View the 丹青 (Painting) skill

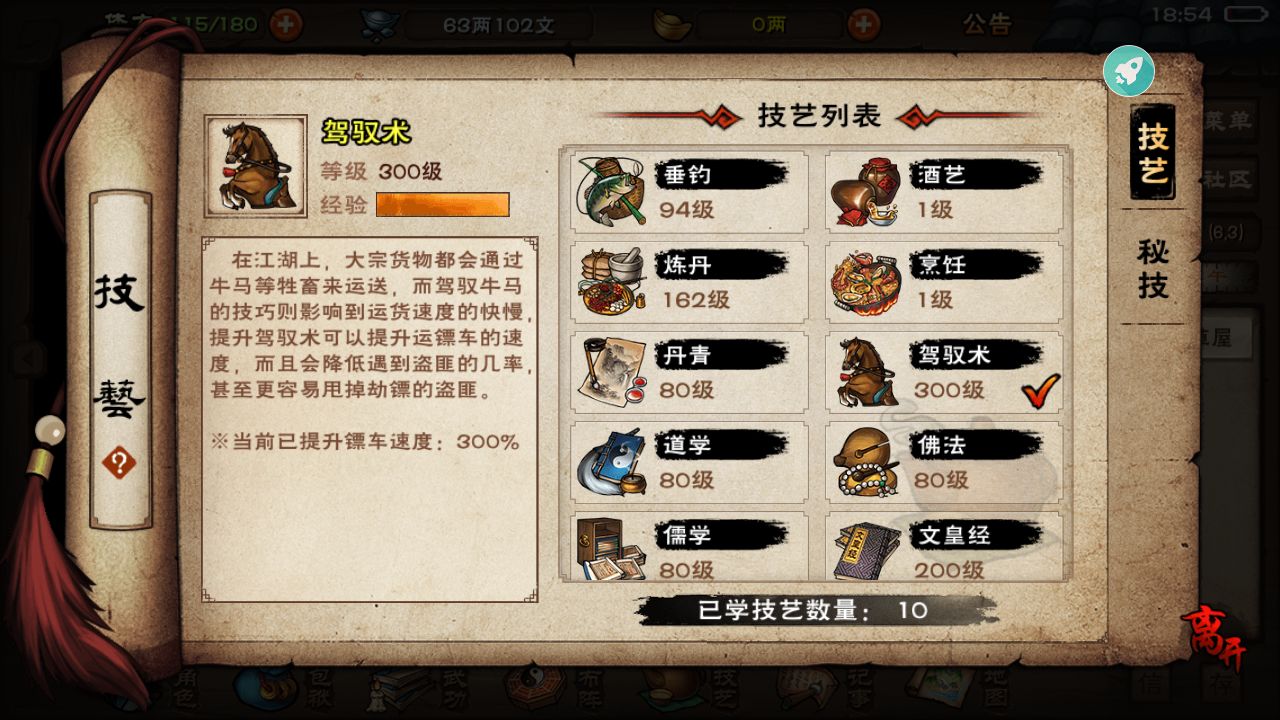pos(610,372)
